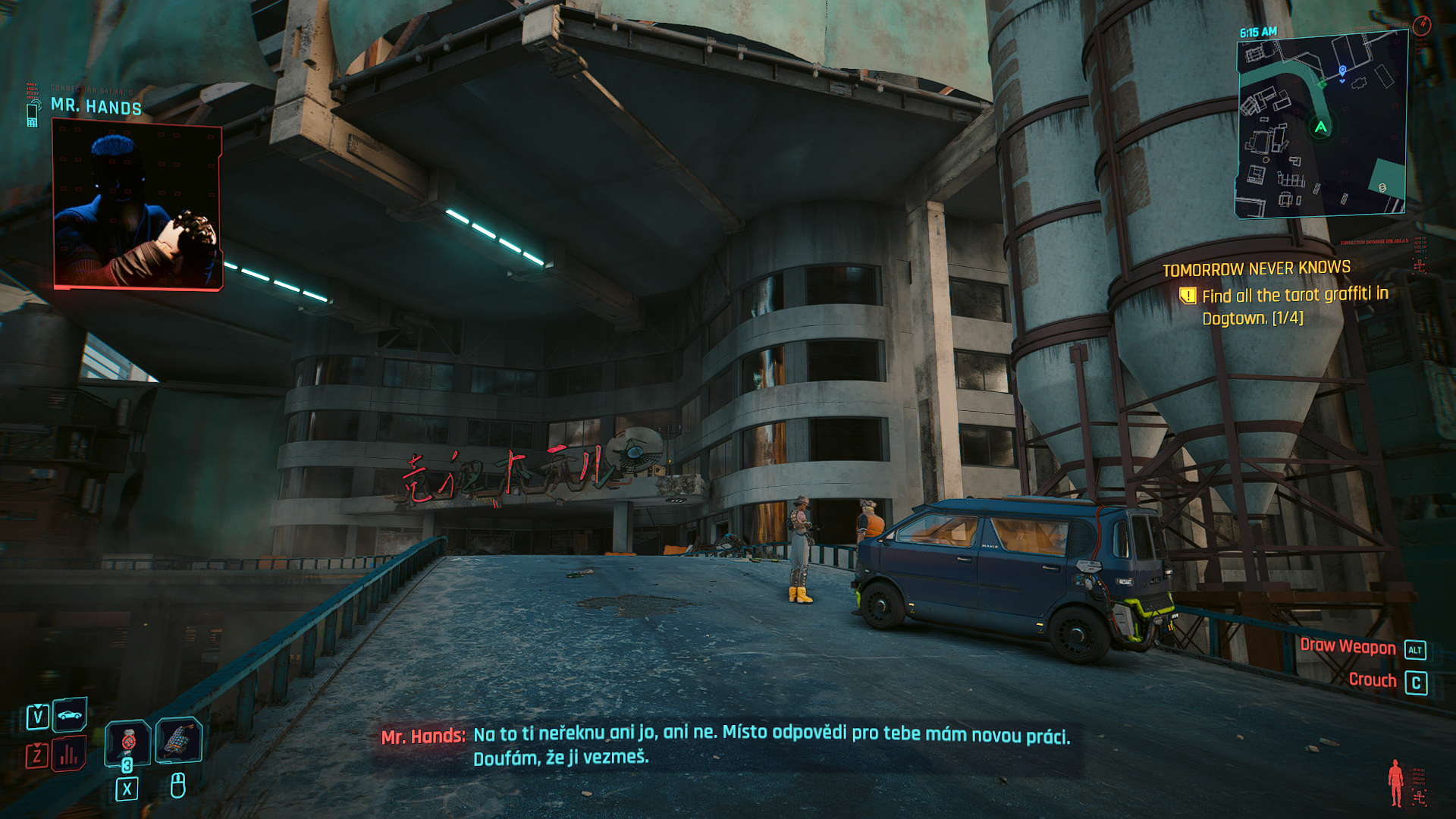Screen dimensions: 1456x819
Task: Open the minimap
Action: point(1321,126)
